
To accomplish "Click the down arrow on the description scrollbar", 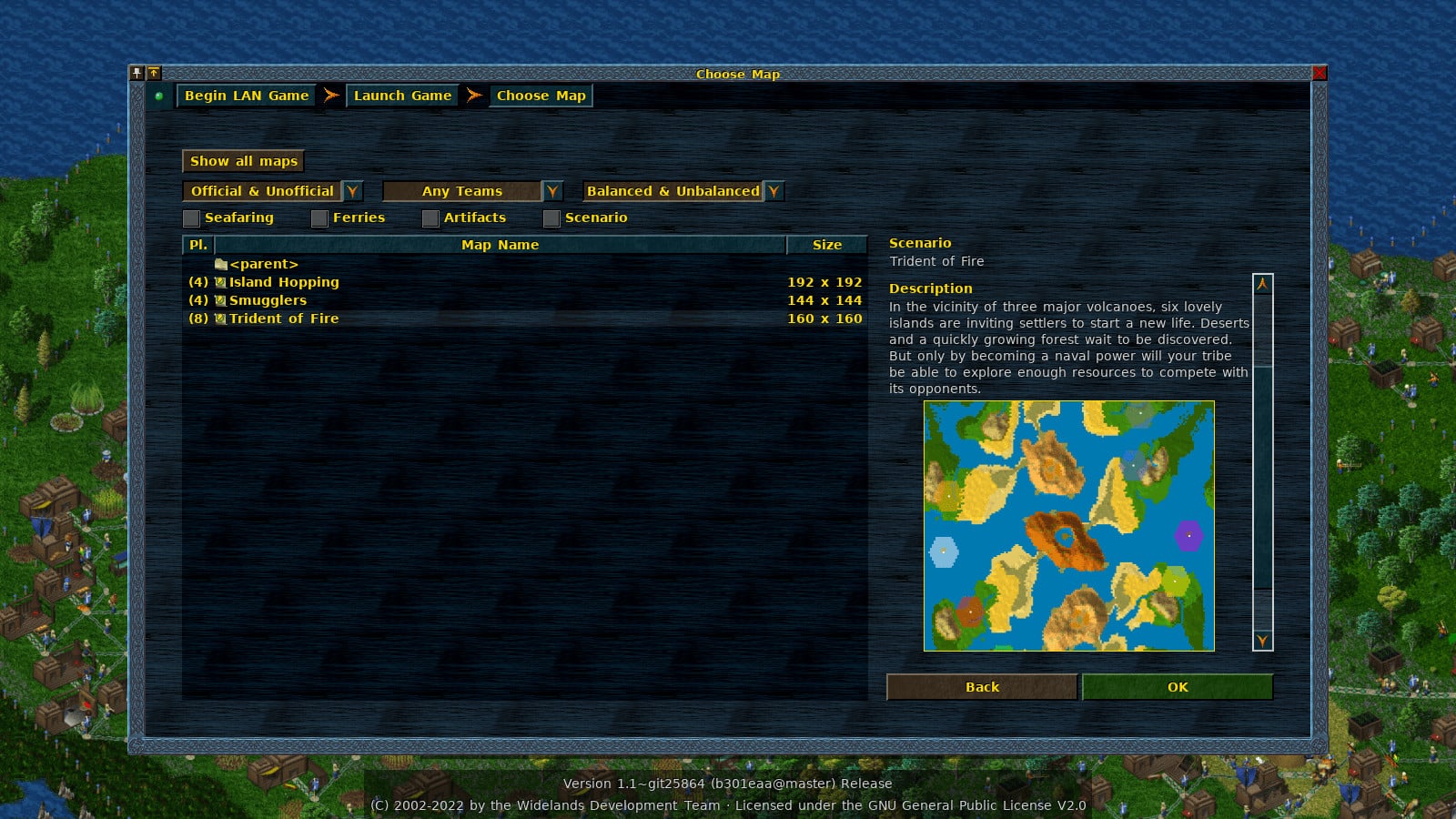I will coord(1262,642).
